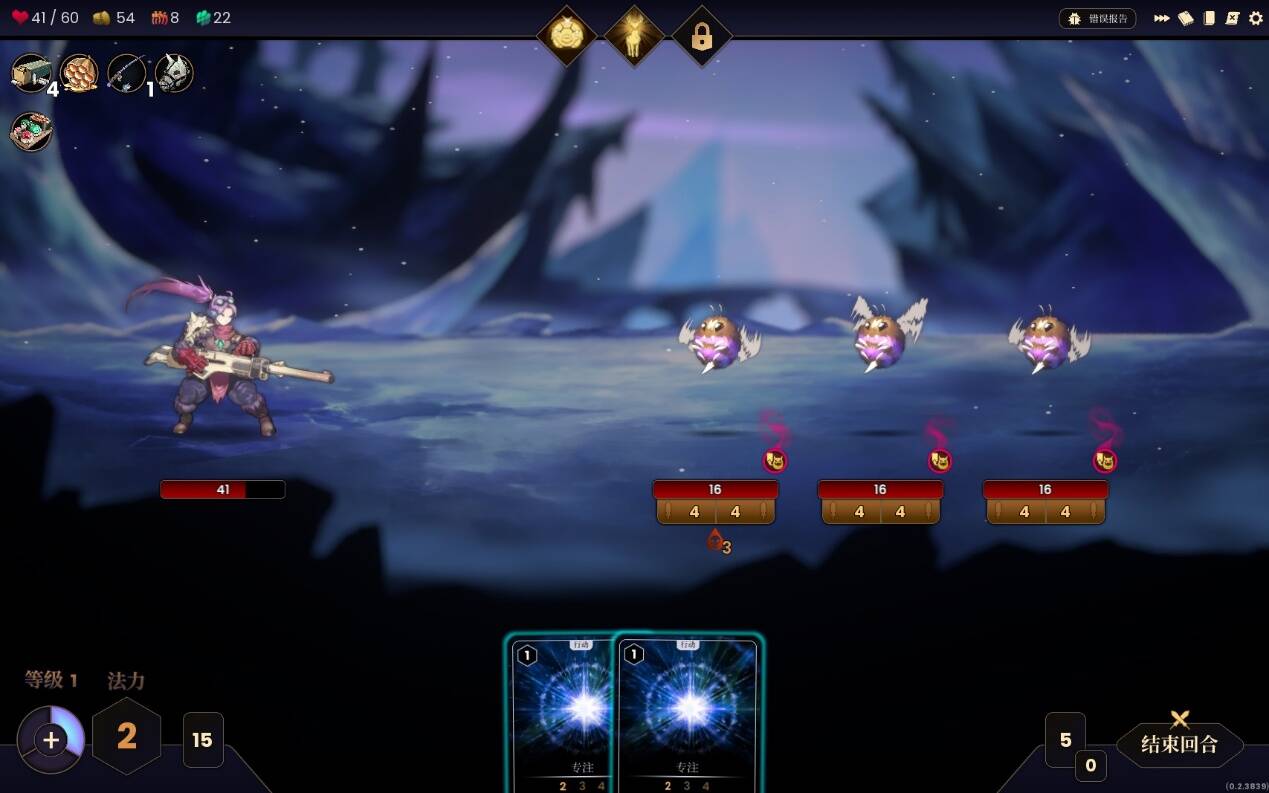Toggle the fast-forward speed arrows
The width and height of the screenshot is (1269, 793).
tap(1162, 18)
